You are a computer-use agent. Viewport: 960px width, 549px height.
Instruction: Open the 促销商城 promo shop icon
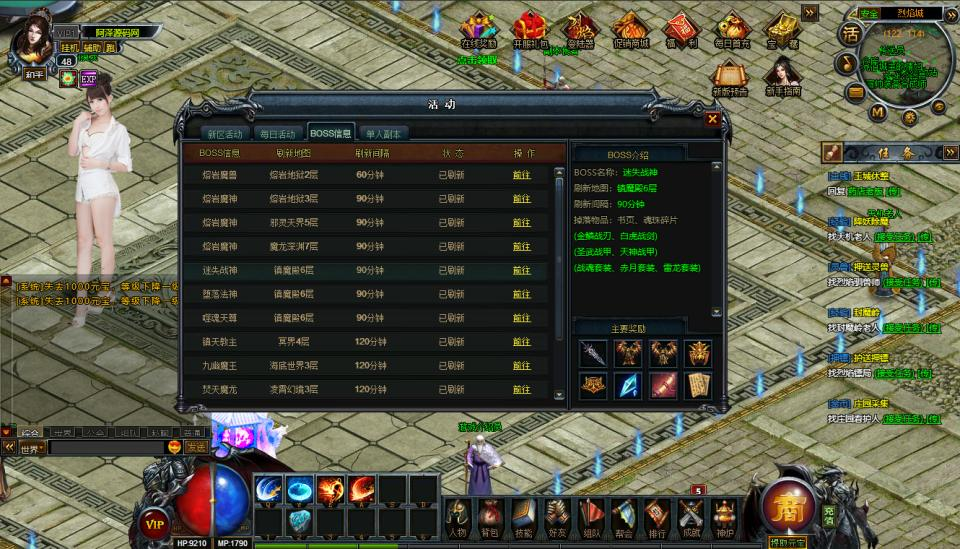[x=630, y=30]
